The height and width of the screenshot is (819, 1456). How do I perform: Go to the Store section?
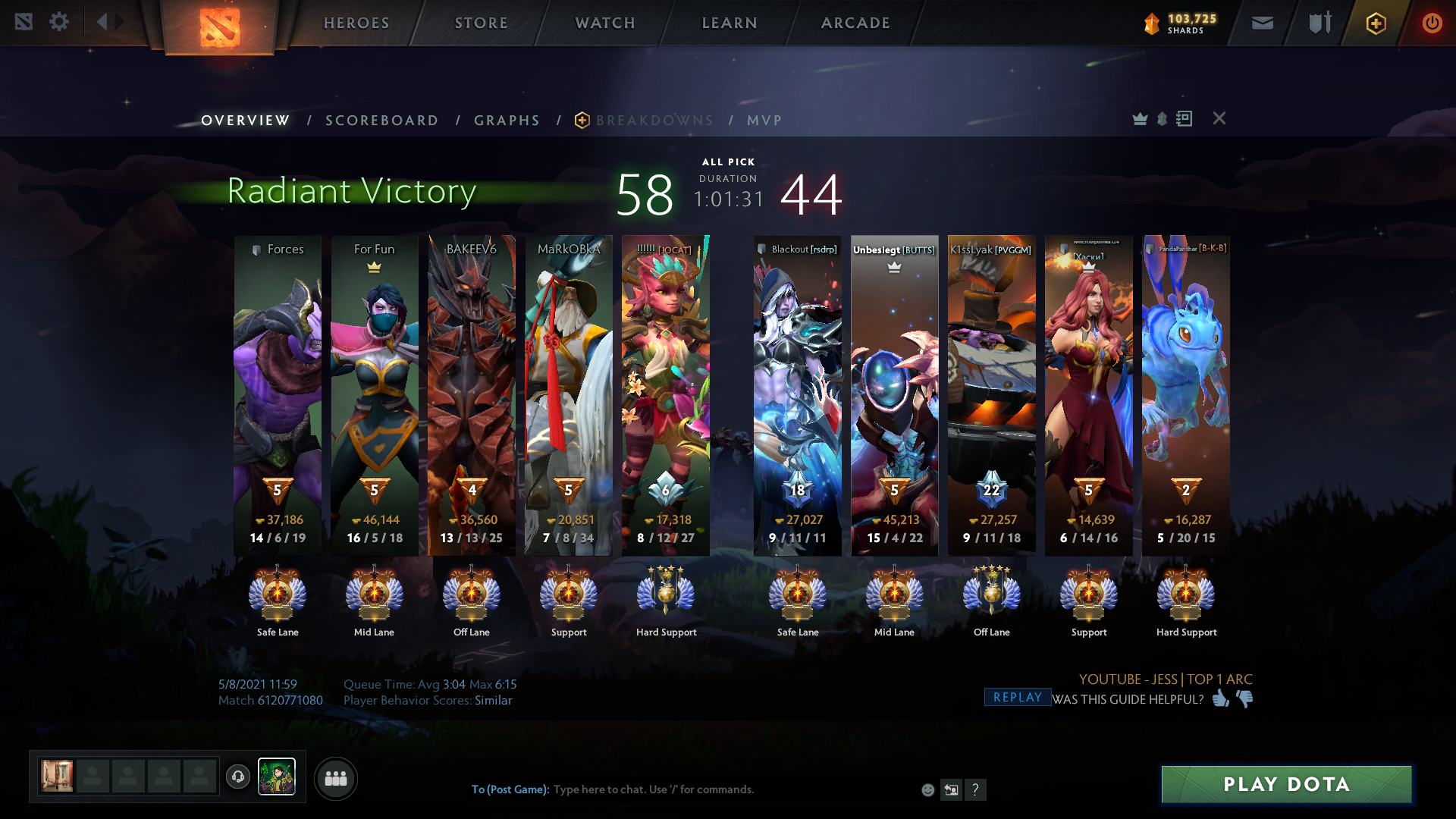coord(482,23)
